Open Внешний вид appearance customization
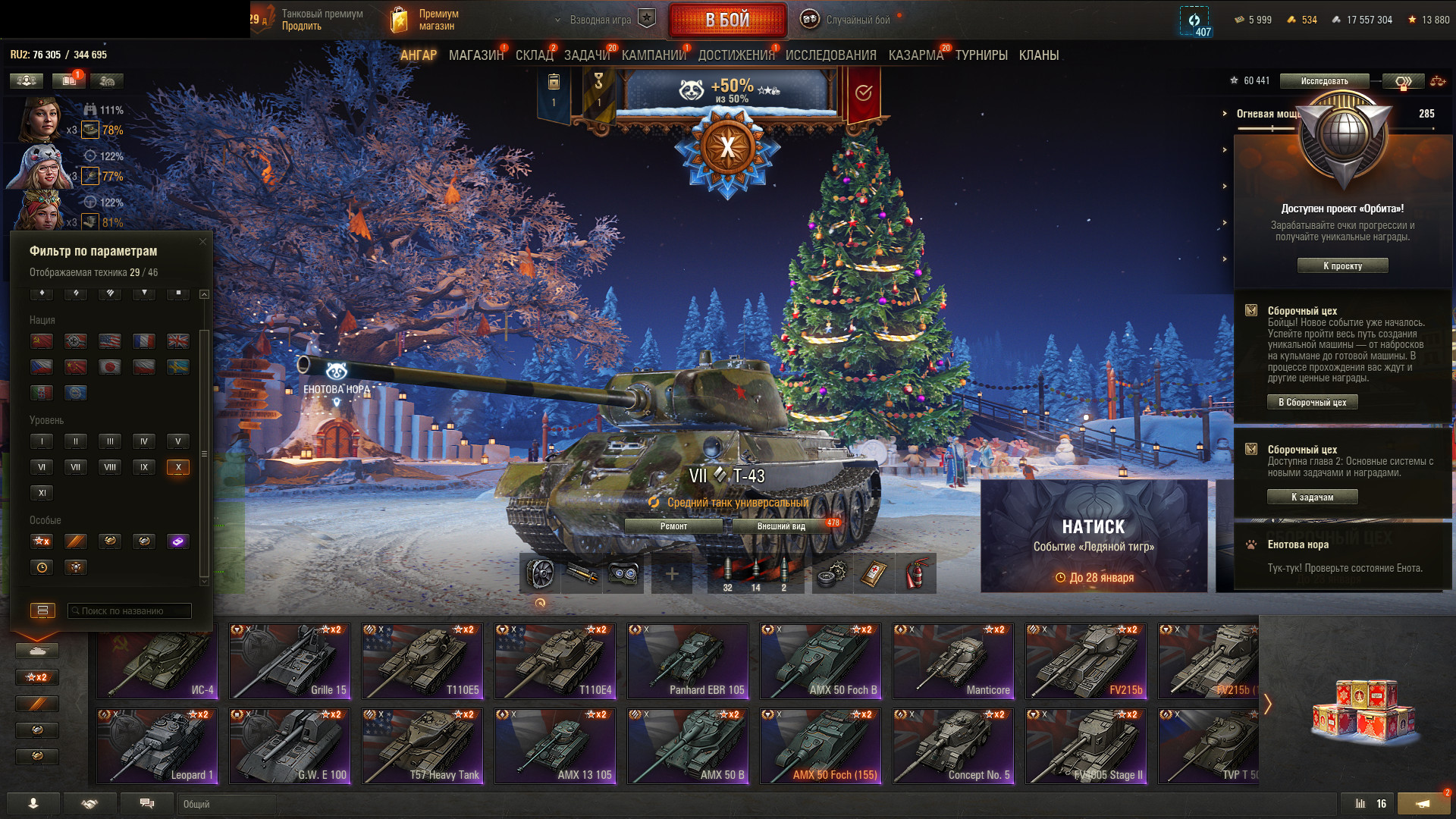Viewport: 1456px width, 819px height. (x=781, y=526)
